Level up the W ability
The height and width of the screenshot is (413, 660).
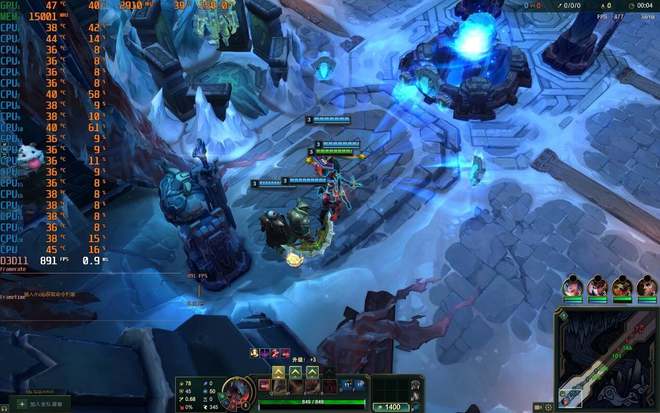coord(297,371)
